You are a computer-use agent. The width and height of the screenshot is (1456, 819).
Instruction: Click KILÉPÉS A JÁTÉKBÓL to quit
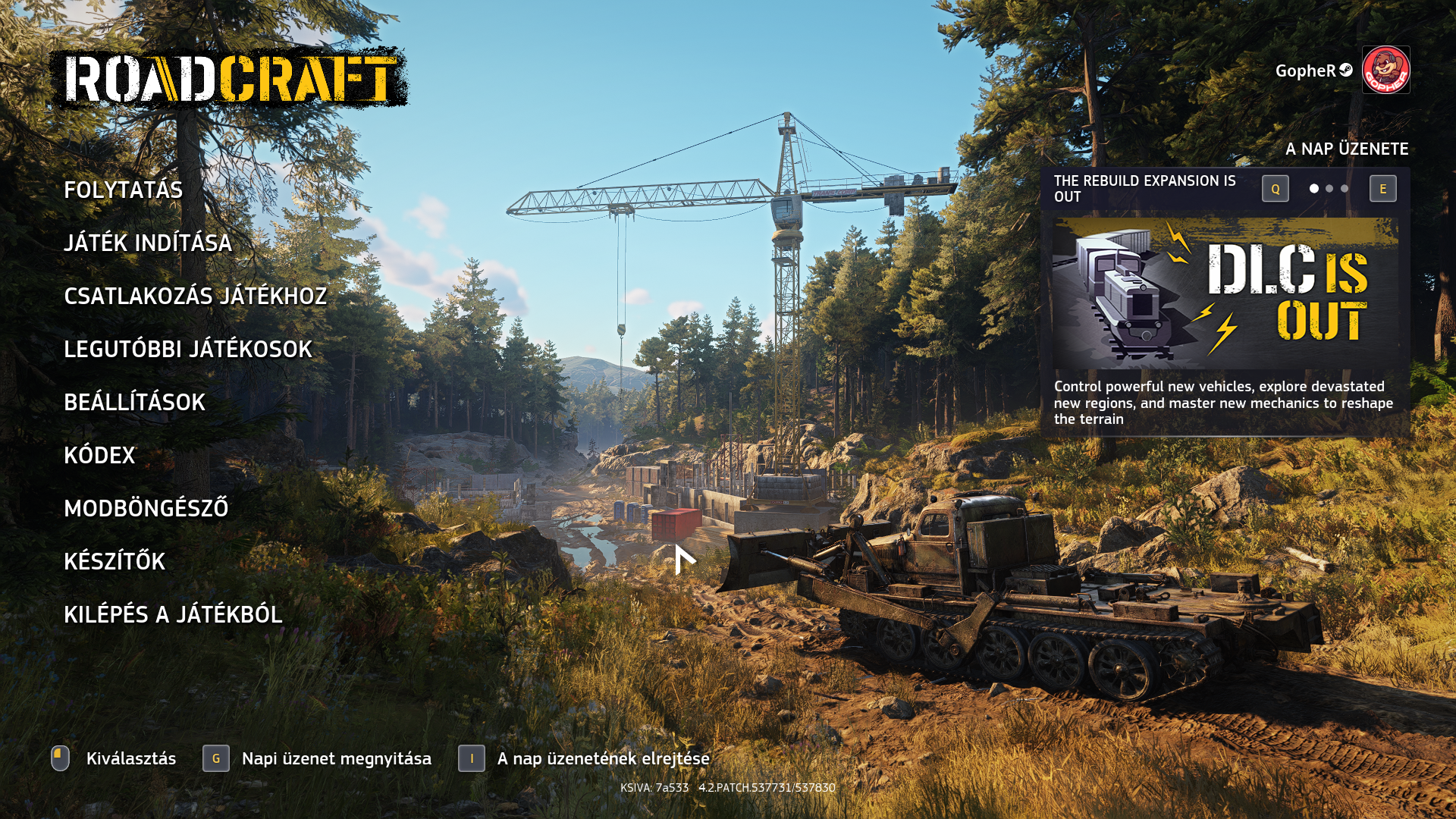pyautogui.click(x=173, y=614)
